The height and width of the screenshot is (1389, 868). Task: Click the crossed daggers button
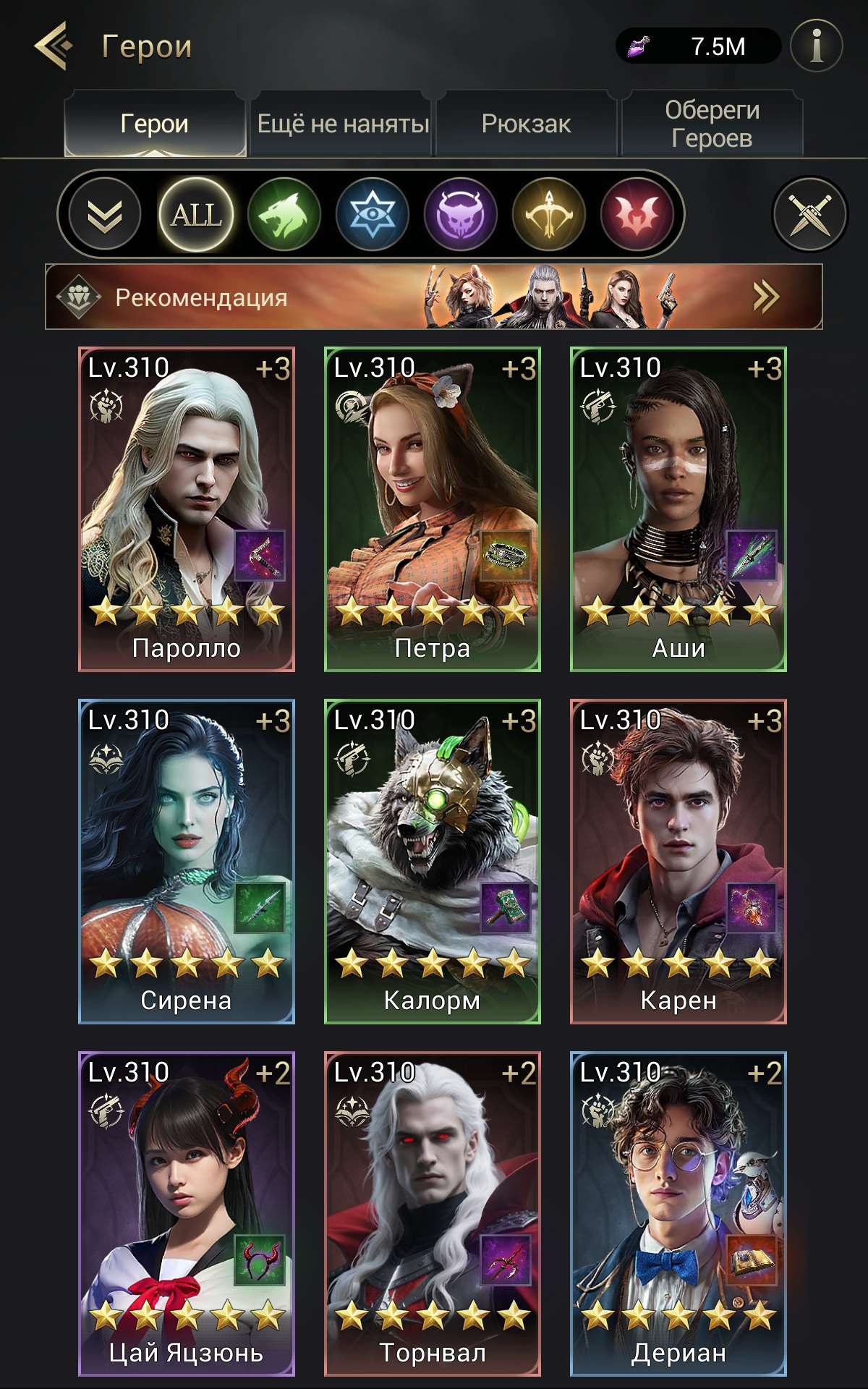[809, 214]
